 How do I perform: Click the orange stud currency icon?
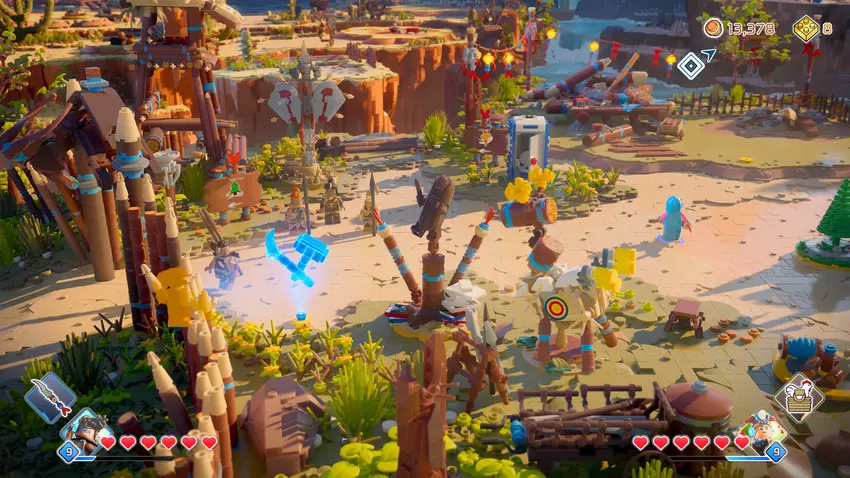(713, 28)
